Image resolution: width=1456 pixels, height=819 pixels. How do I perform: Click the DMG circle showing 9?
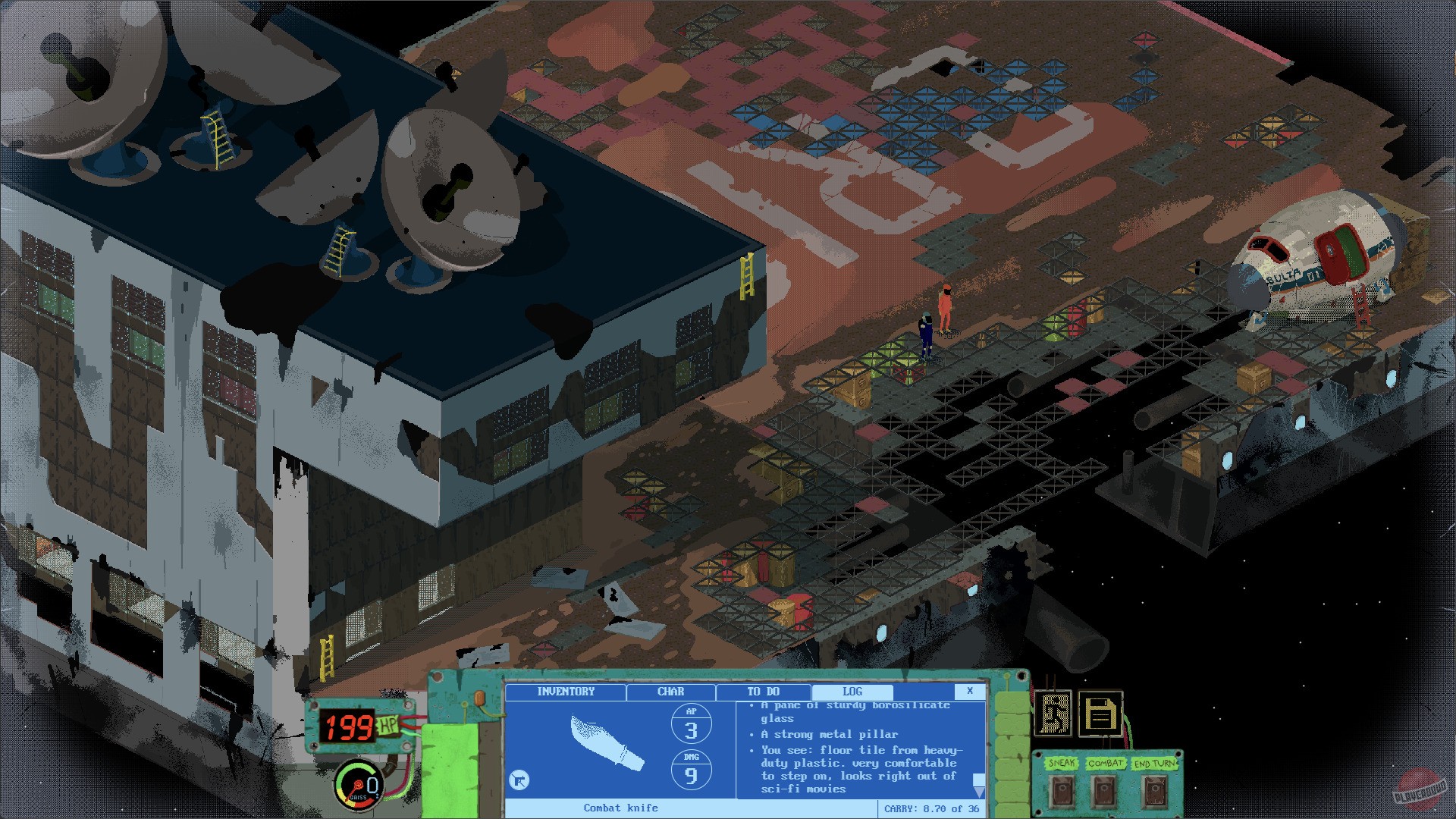tap(691, 768)
